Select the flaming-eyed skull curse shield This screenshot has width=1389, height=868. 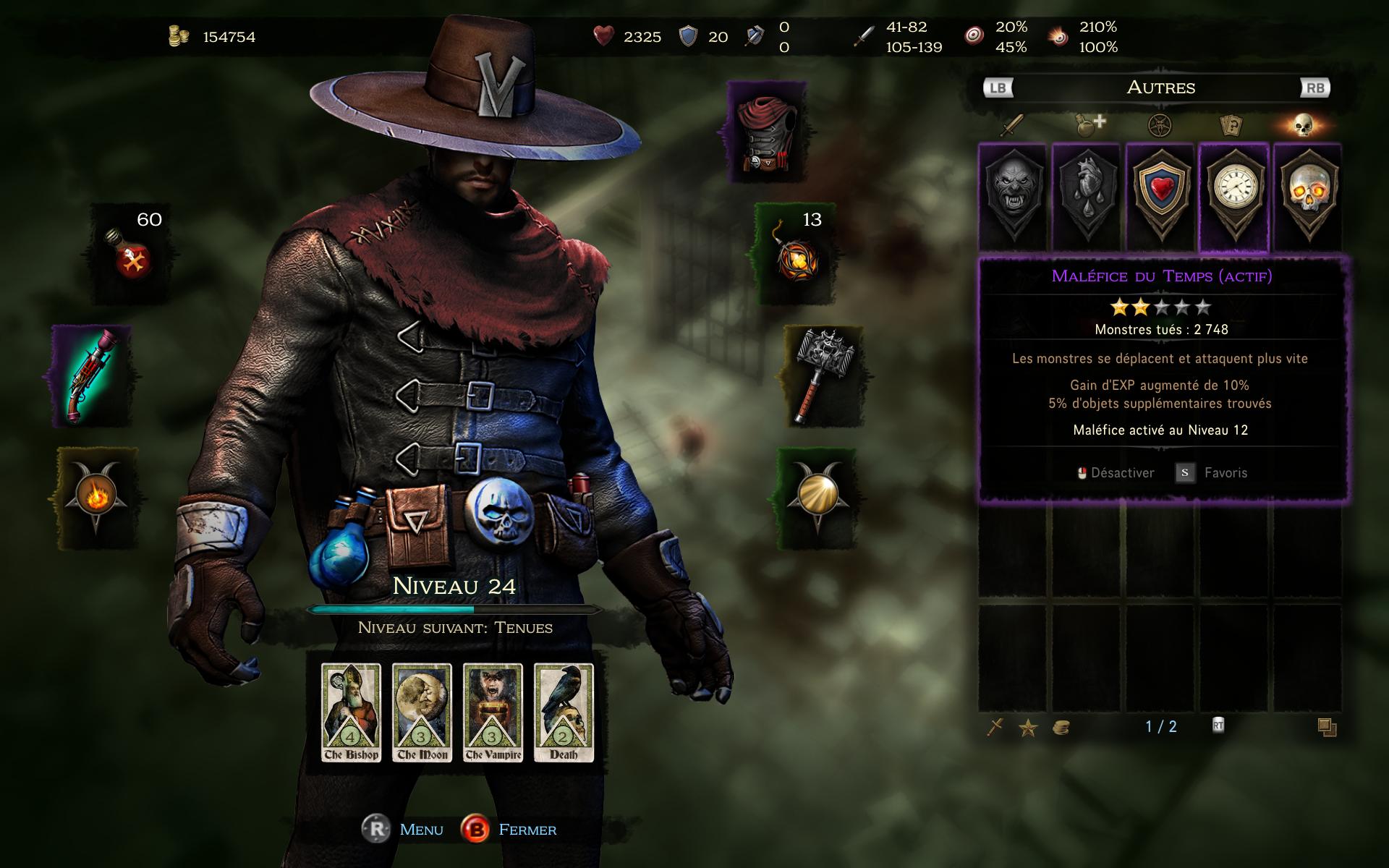pyautogui.click(x=1307, y=197)
